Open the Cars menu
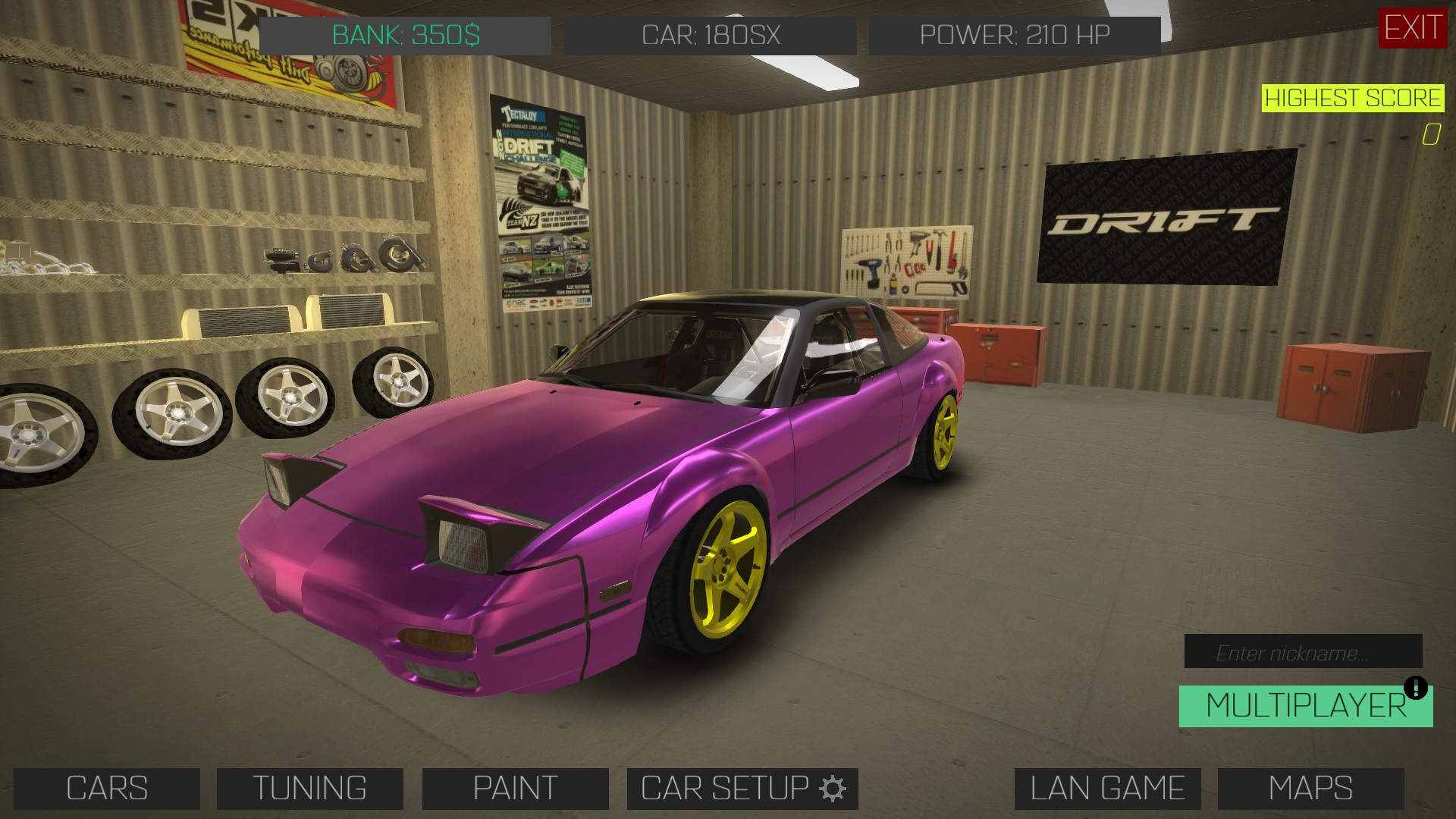Screen dimensions: 1456x819 point(107,789)
